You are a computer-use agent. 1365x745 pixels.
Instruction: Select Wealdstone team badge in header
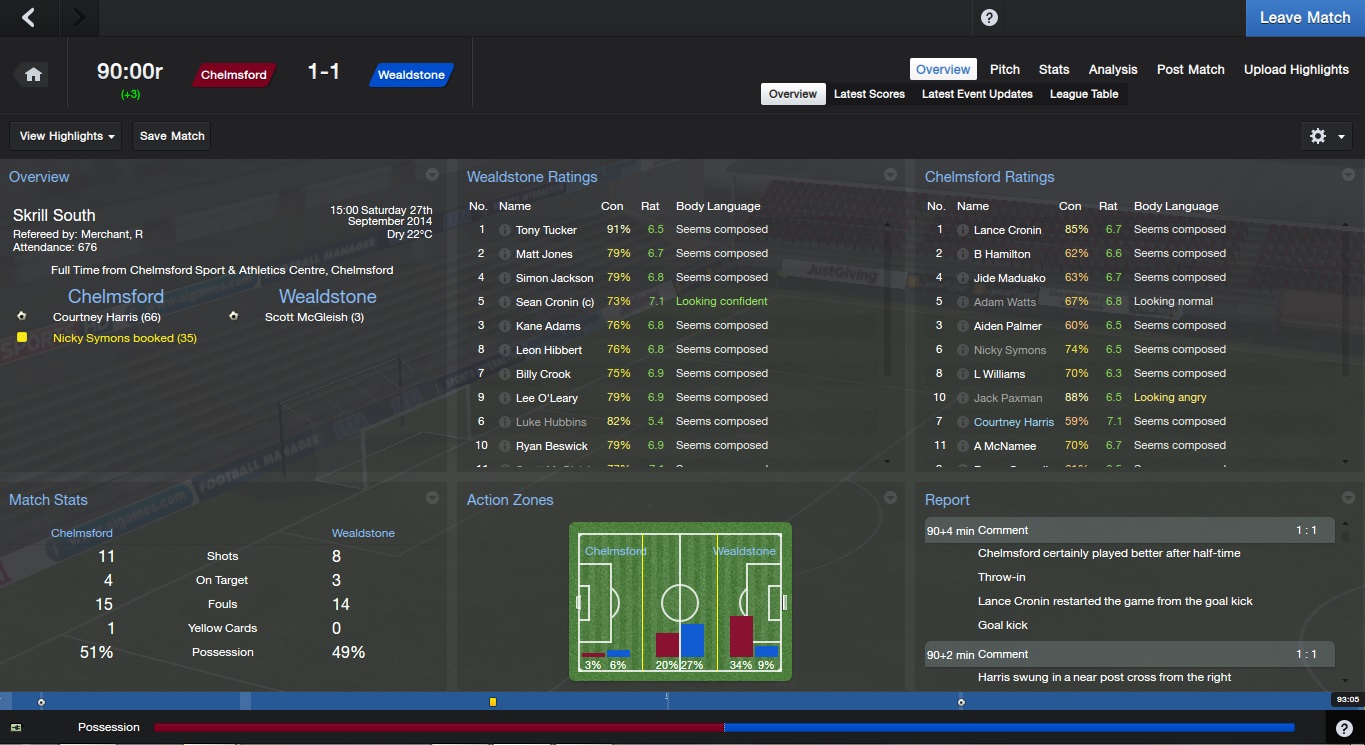[x=411, y=75]
